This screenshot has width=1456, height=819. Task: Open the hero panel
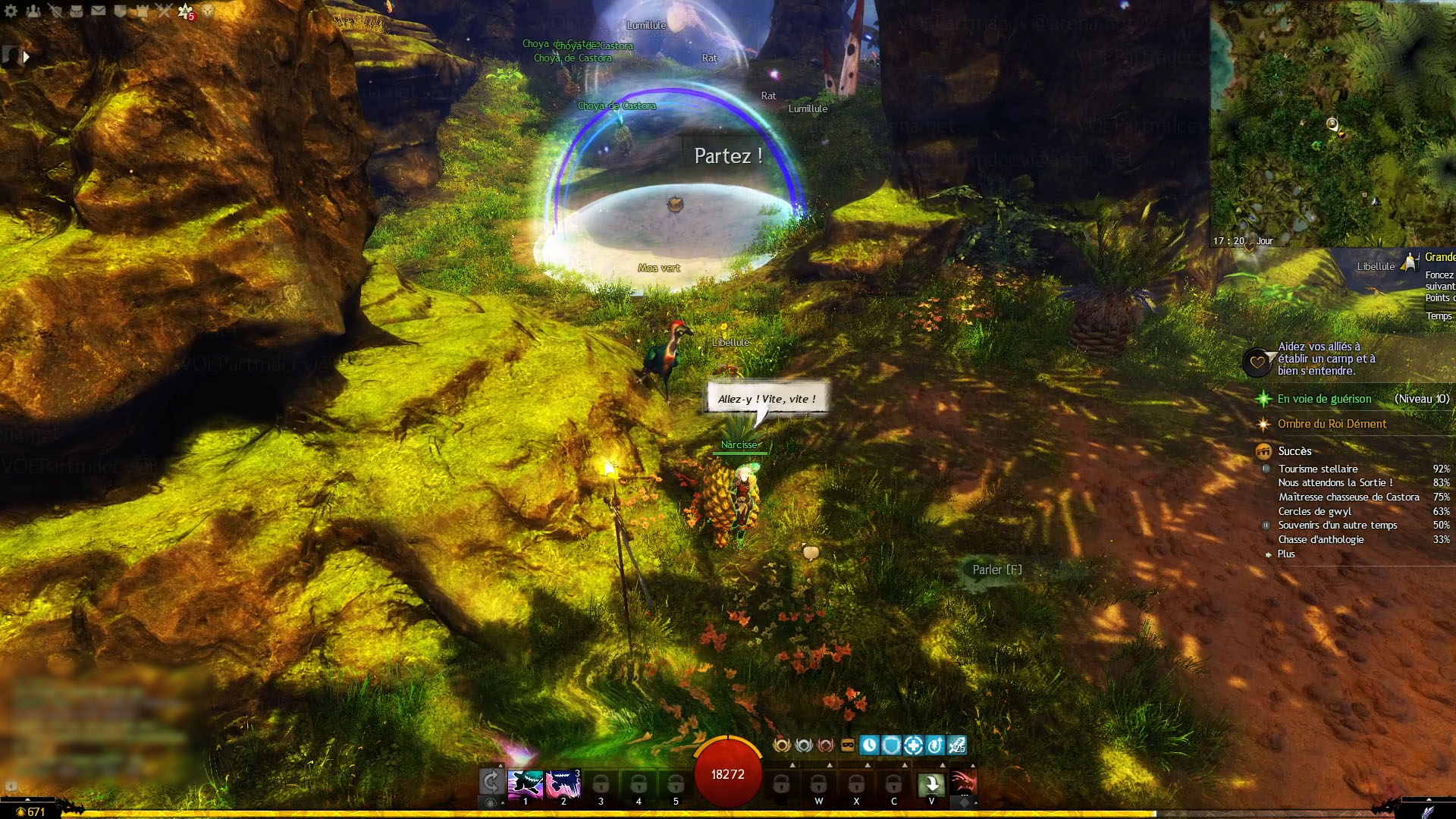pos(55,11)
